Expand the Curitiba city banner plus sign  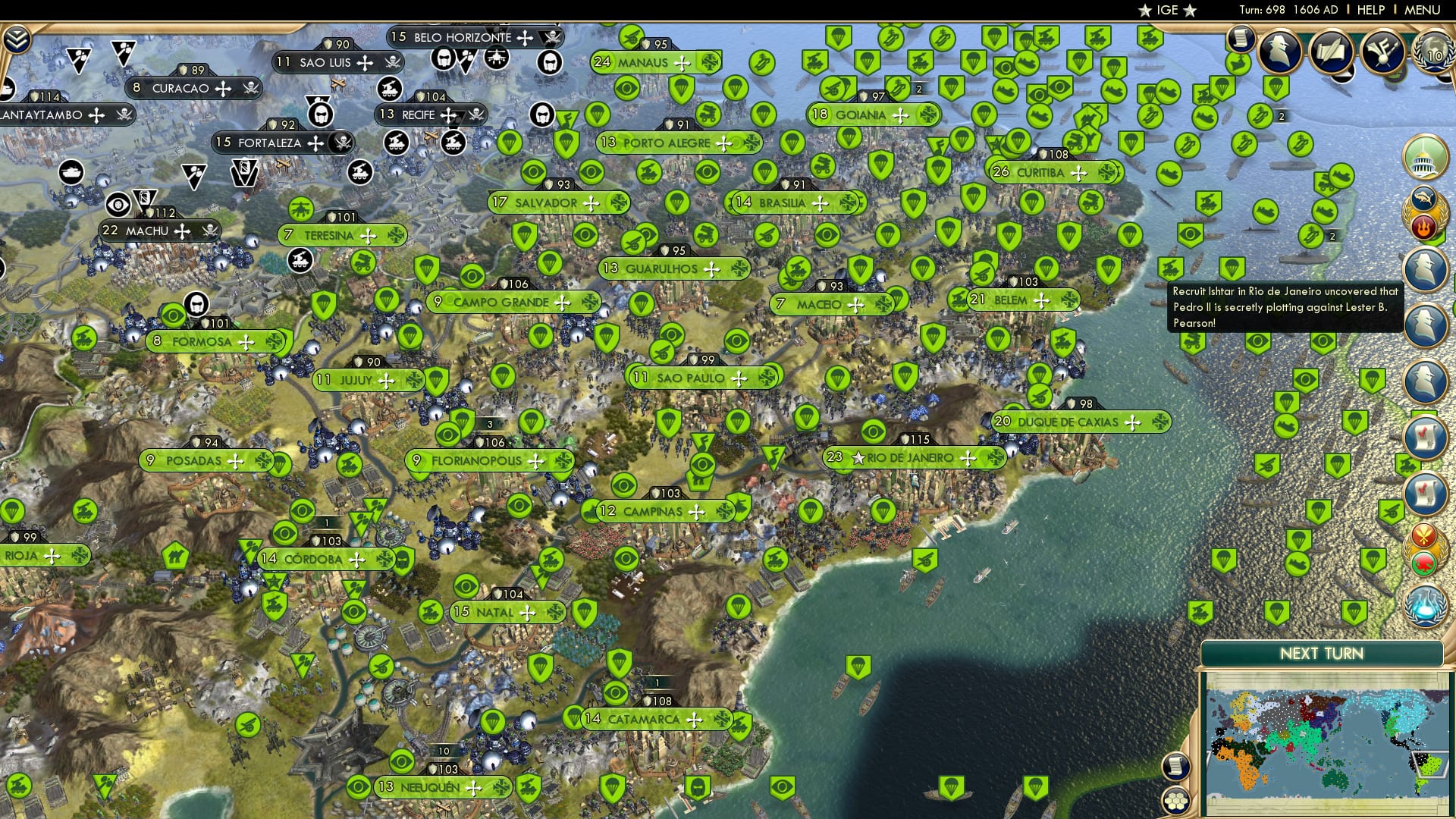click(x=1081, y=172)
